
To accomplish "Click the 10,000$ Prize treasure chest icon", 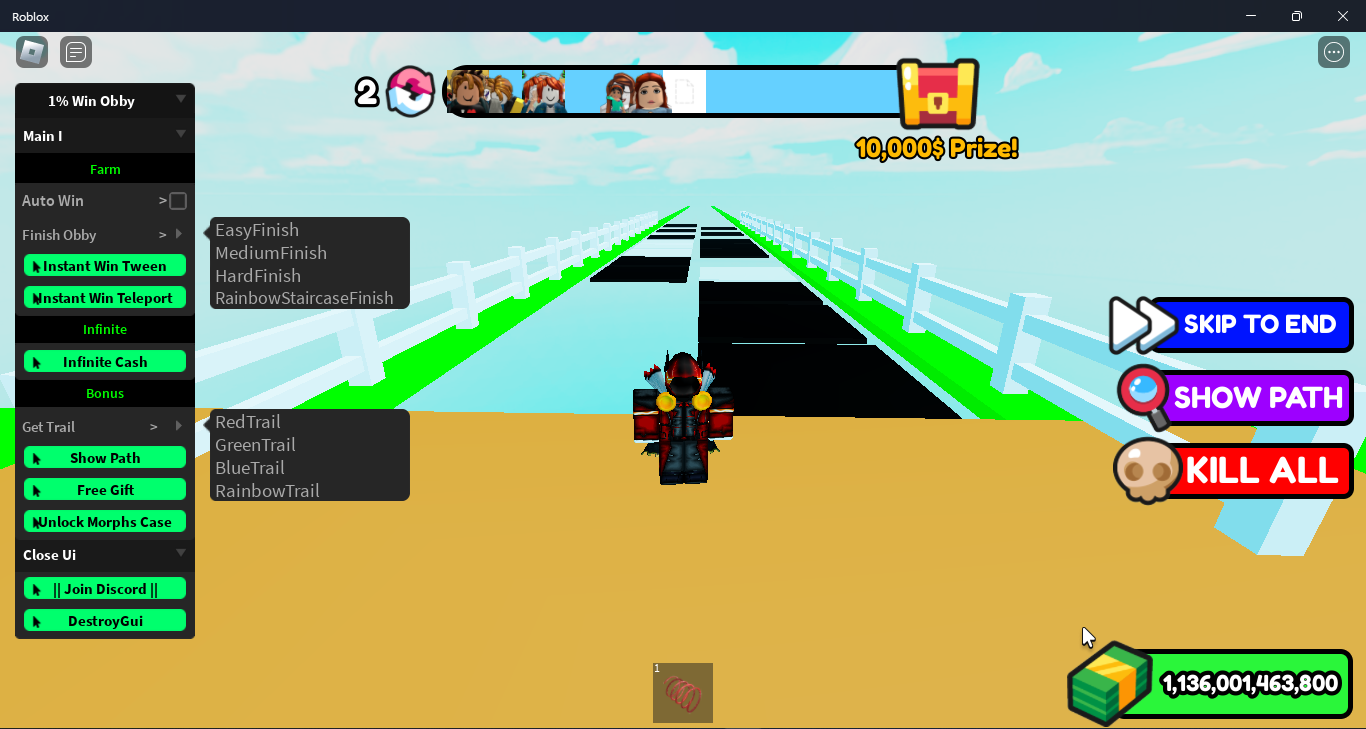I will 936,95.
